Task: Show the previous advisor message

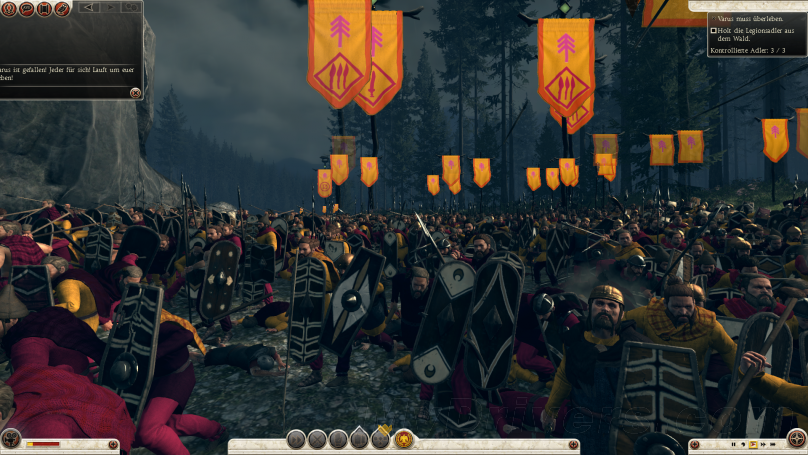Action: click(x=87, y=8)
